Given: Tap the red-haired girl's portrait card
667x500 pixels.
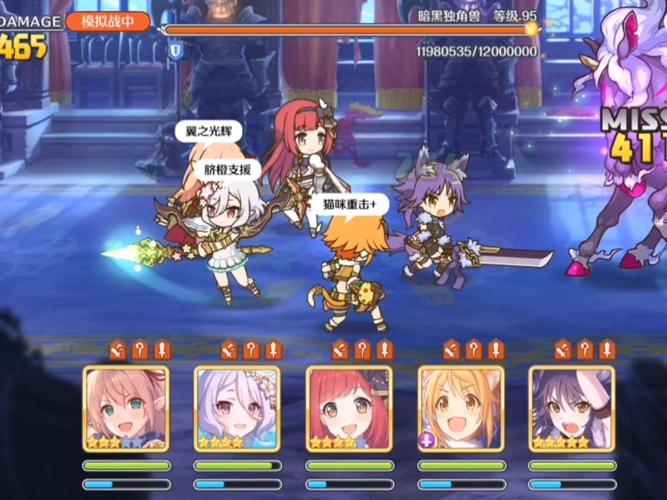Looking at the screenshot, I should click(x=349, y=408).
